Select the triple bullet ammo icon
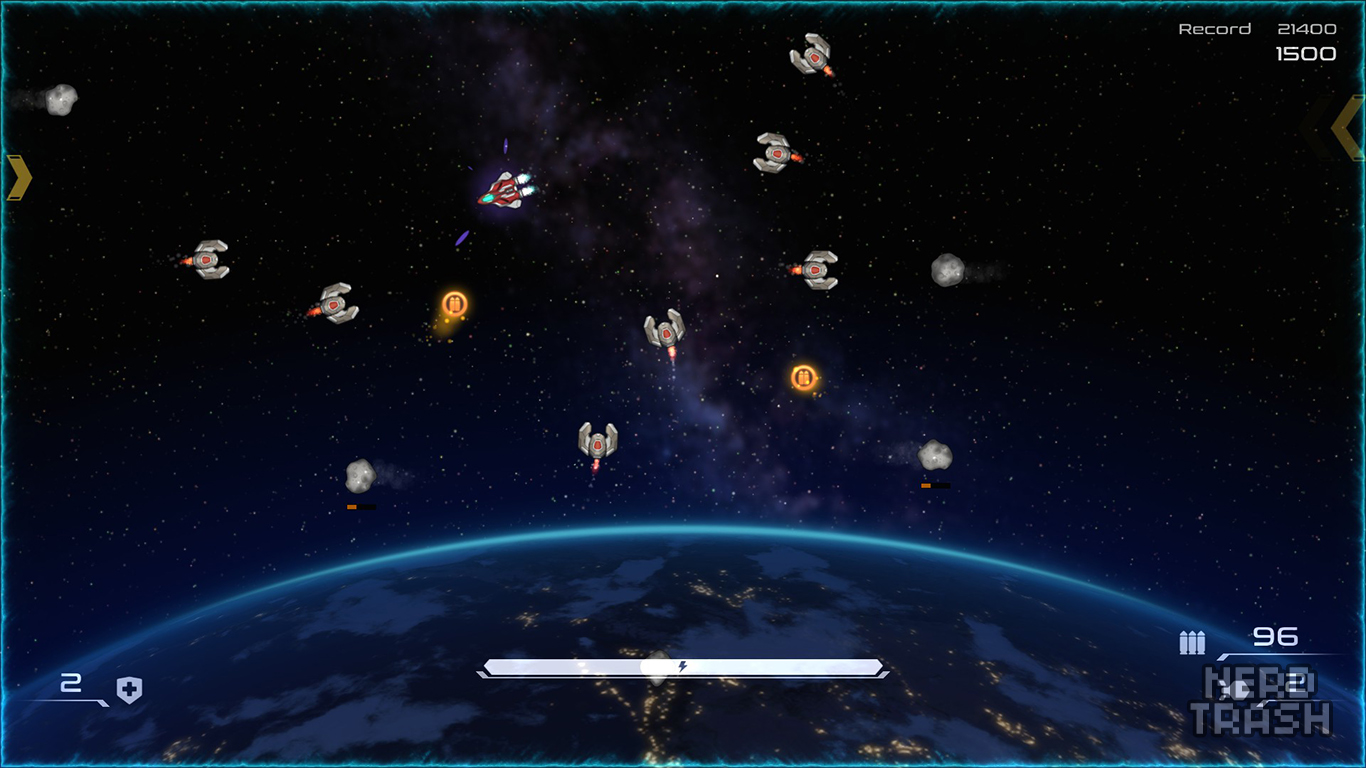 [1192, 642]
